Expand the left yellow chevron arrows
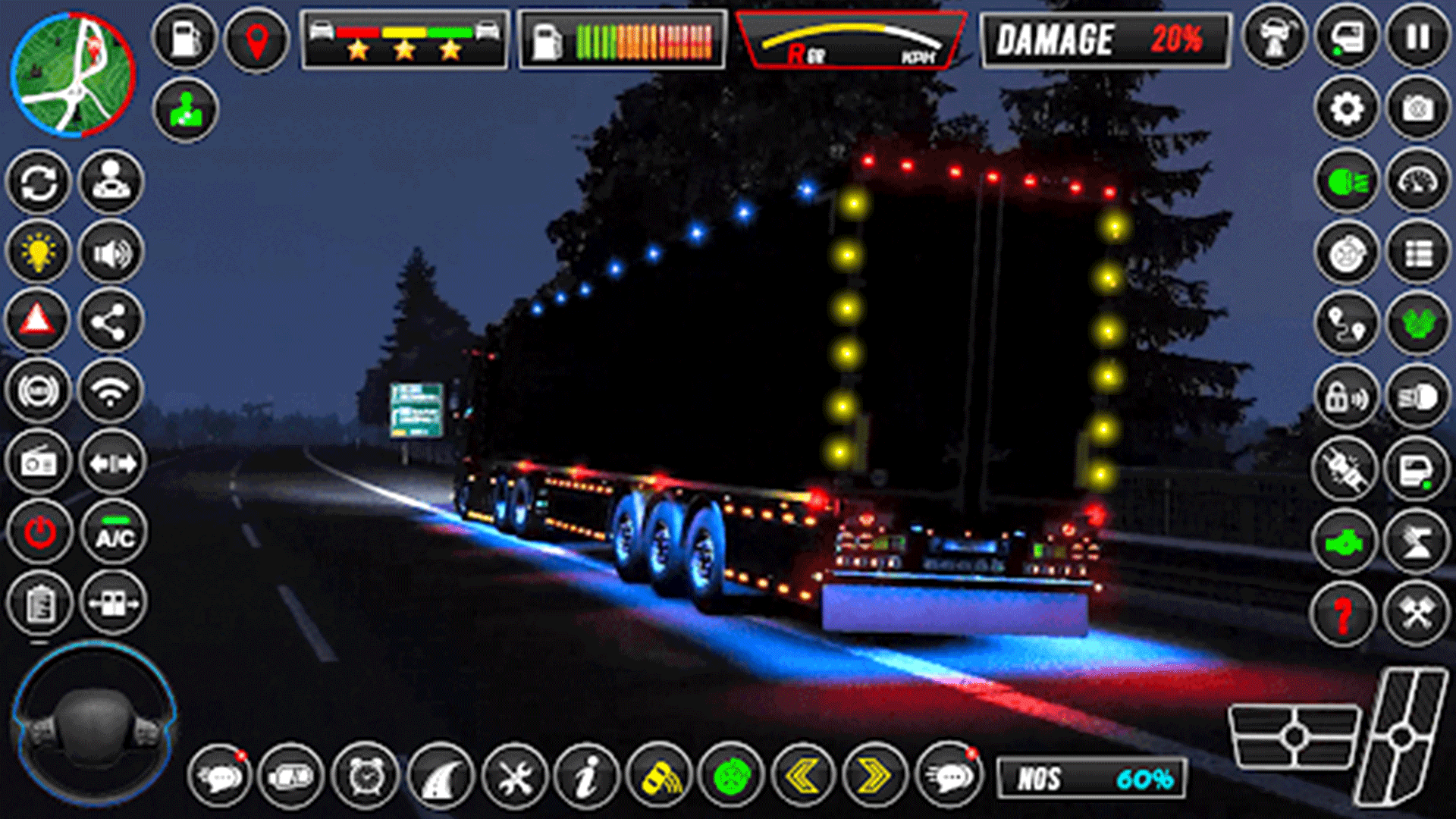The width and height of the screenshot is (1456, 819). tap(804, 774)
